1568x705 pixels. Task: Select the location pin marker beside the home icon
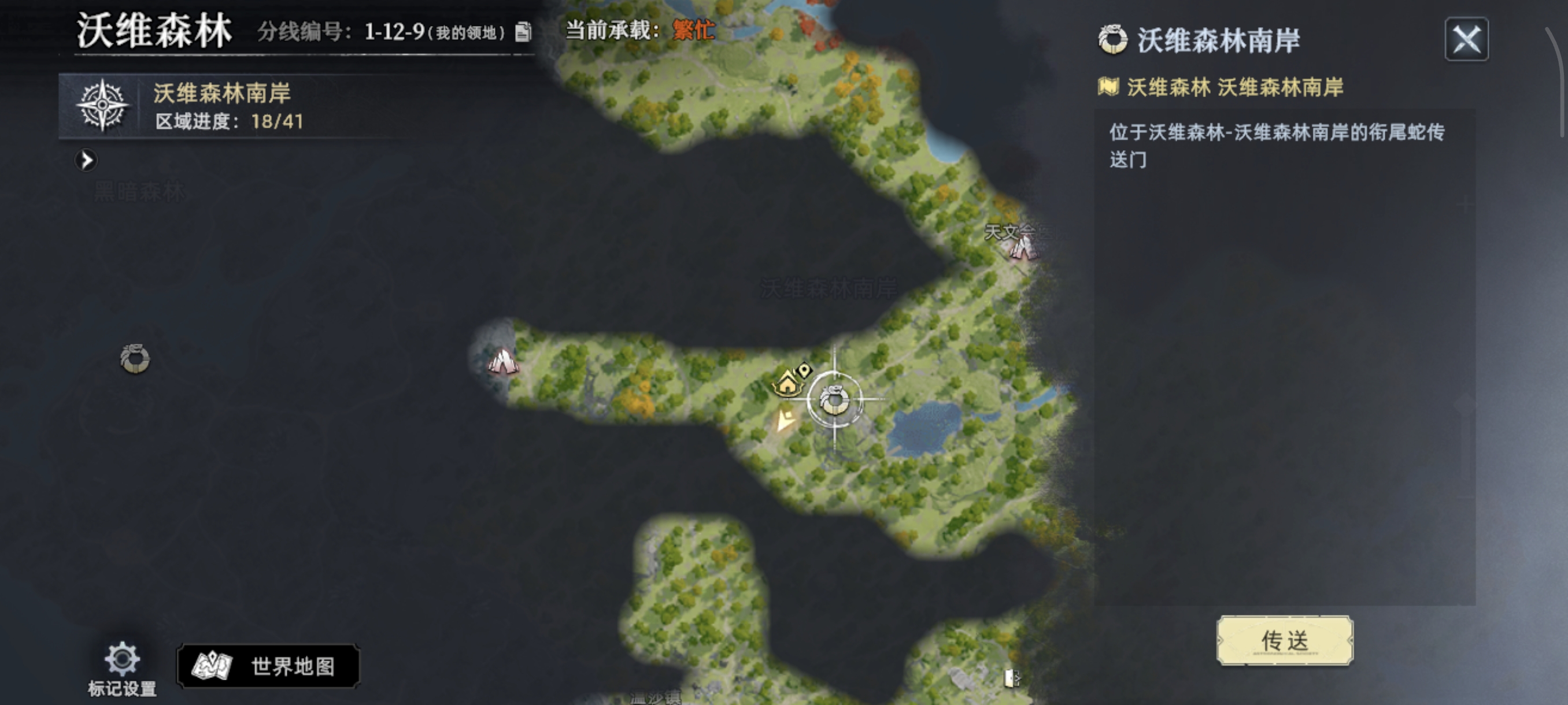tap(804, 372)
